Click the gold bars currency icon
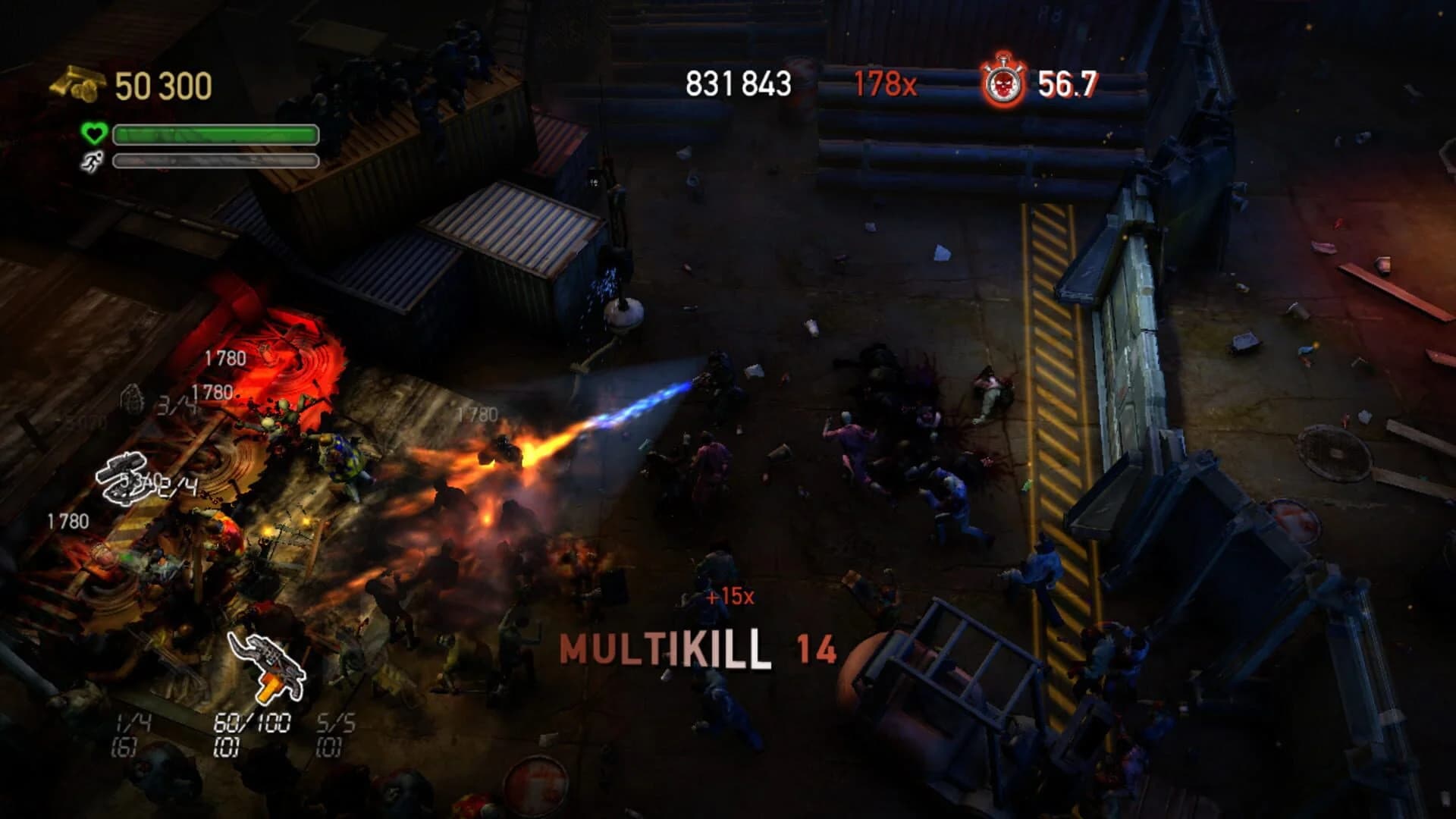 76,83
